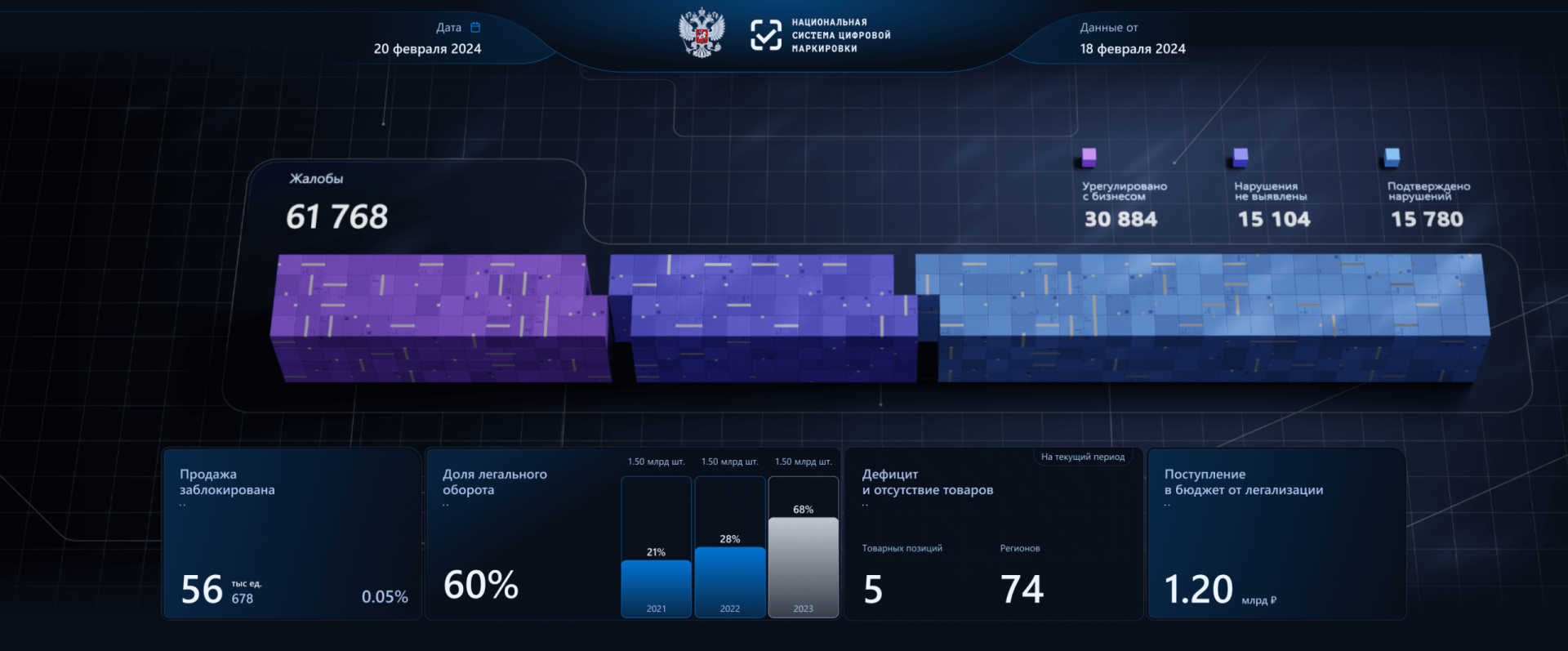
Task: Toggle the purple complaints segment visibility
Action: click(433, 319)
